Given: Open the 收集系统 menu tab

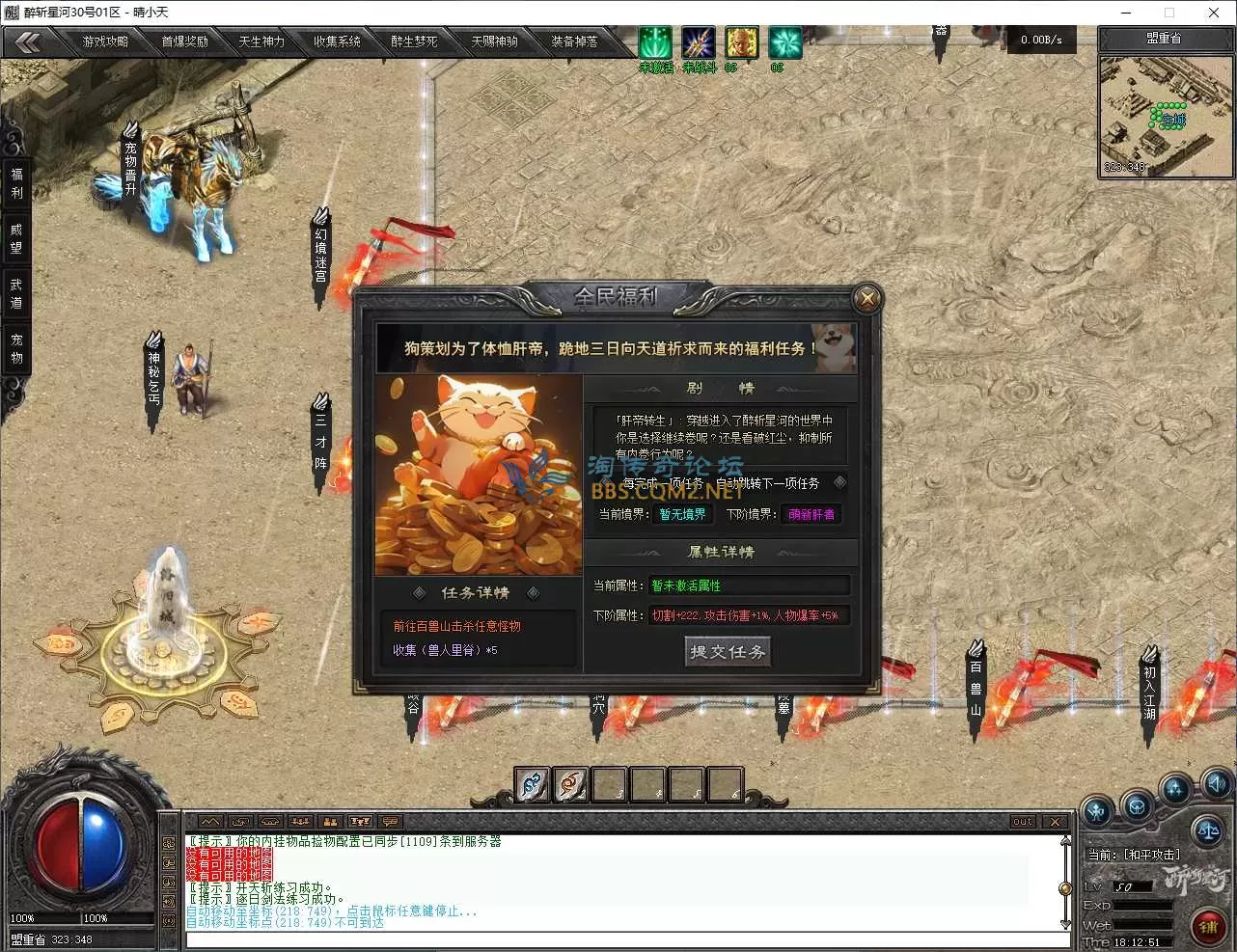Looking at the screenshot, I should (x=339, y=41).
